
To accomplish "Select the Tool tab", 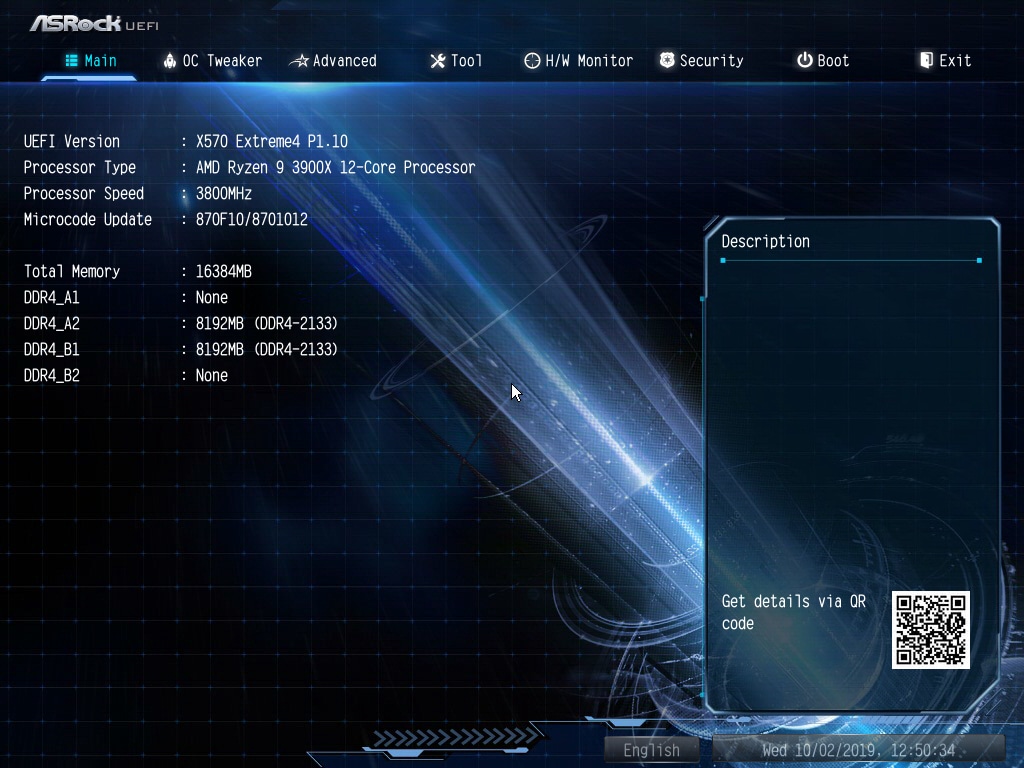I will click(x=456, y=61).
